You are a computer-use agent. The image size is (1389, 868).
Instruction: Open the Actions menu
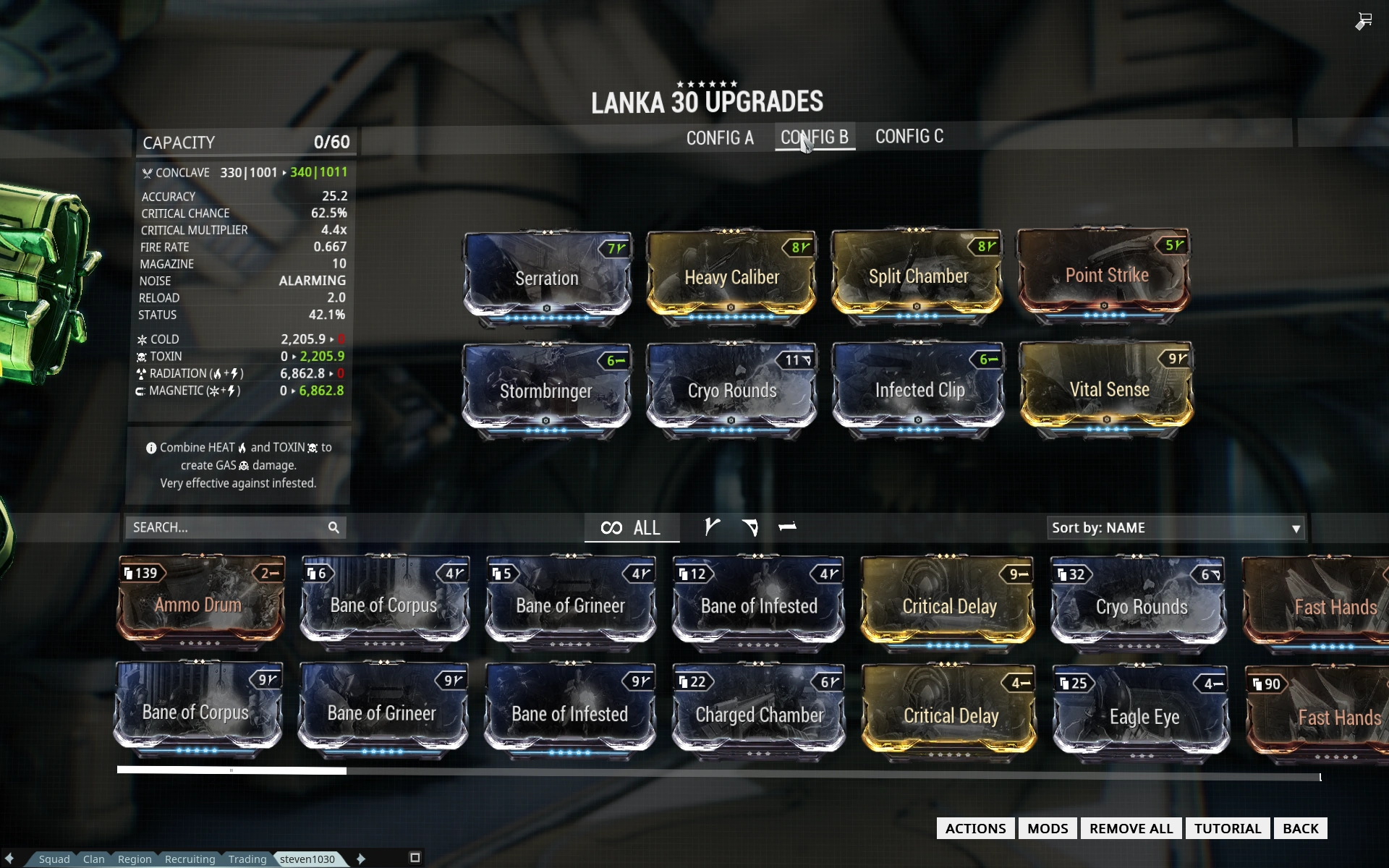coord(975,828)
